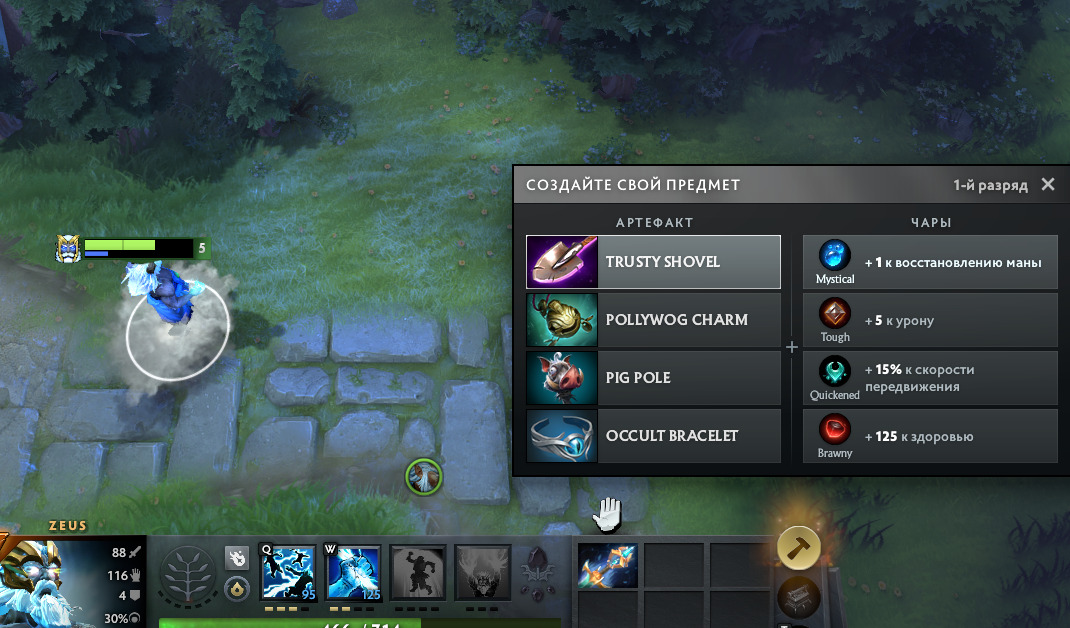Choose the Brawny health enchantment

930,436
